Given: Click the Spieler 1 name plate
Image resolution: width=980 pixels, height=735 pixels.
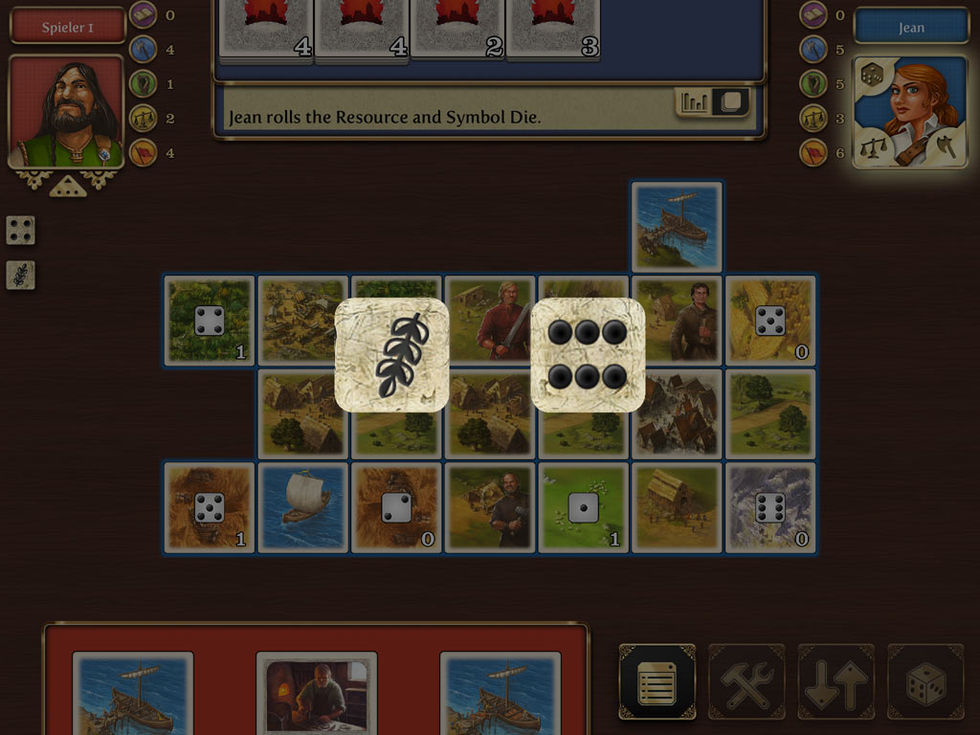Looking at the screenshot, I should tap(68, 27).
